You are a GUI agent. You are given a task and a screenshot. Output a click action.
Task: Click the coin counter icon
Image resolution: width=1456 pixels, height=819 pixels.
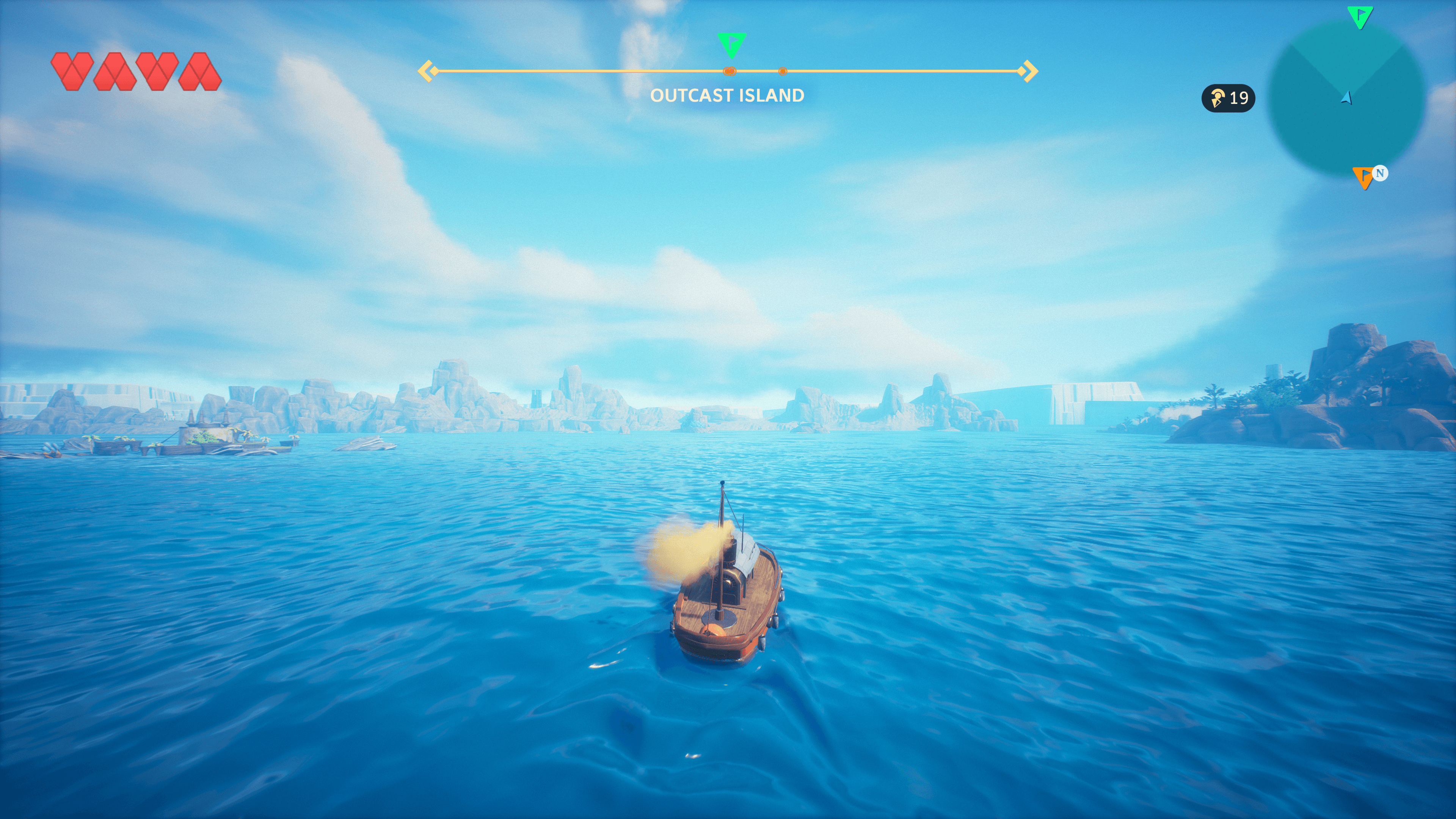(1217, 98)
